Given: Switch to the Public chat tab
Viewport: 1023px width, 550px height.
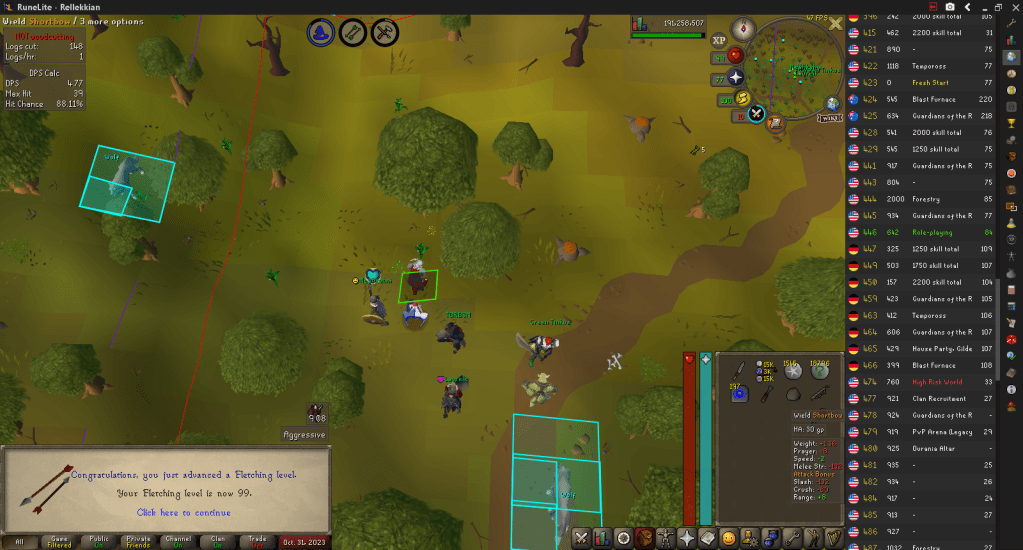Looking at the screenshot, I should pos(99,541).
